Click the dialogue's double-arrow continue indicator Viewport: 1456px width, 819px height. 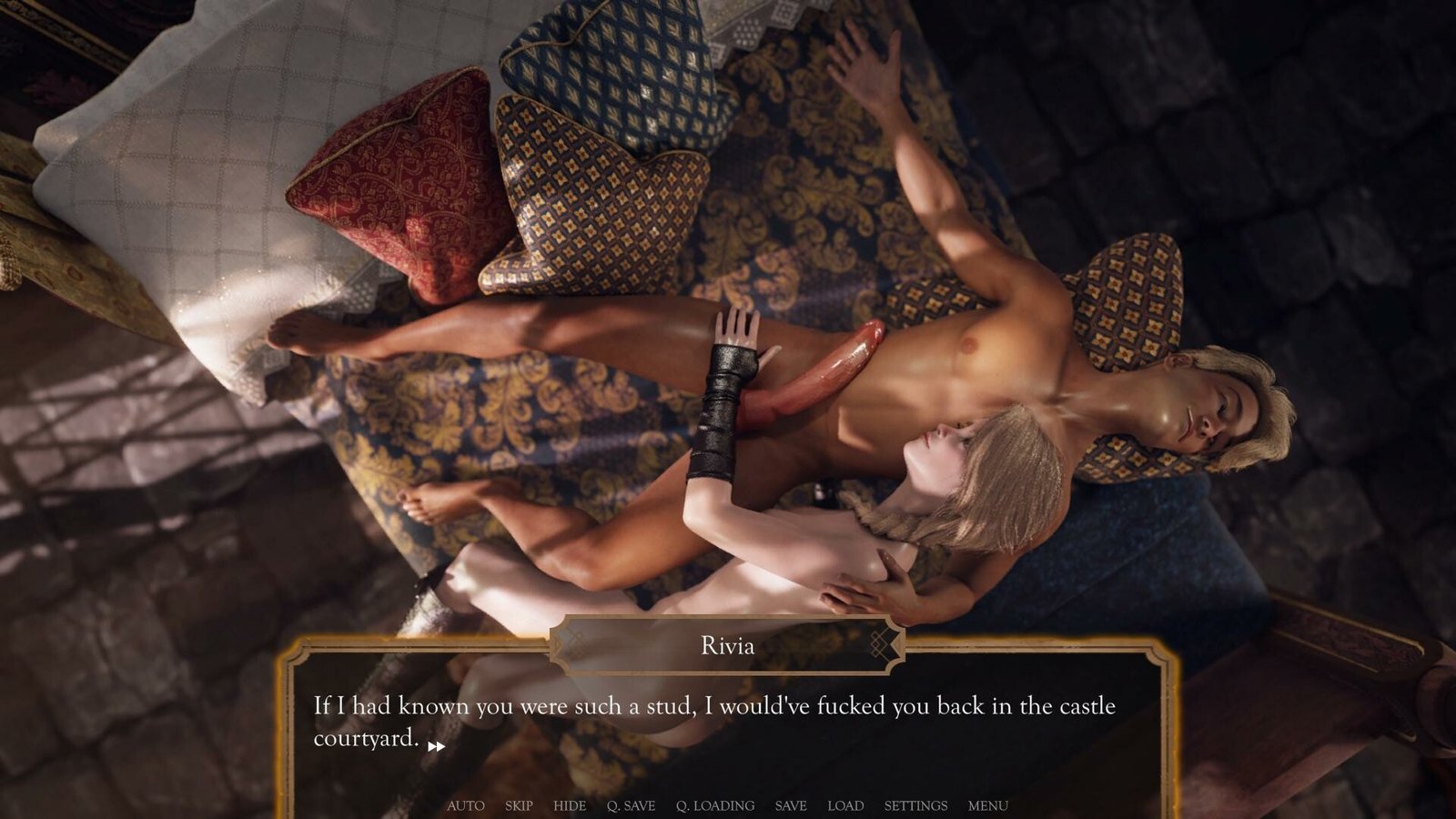click(x=437, y=746)
